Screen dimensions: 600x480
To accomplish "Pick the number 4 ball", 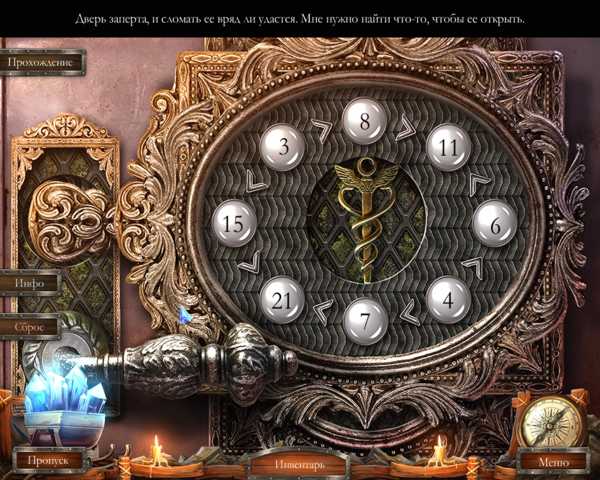I will (448, 299).
